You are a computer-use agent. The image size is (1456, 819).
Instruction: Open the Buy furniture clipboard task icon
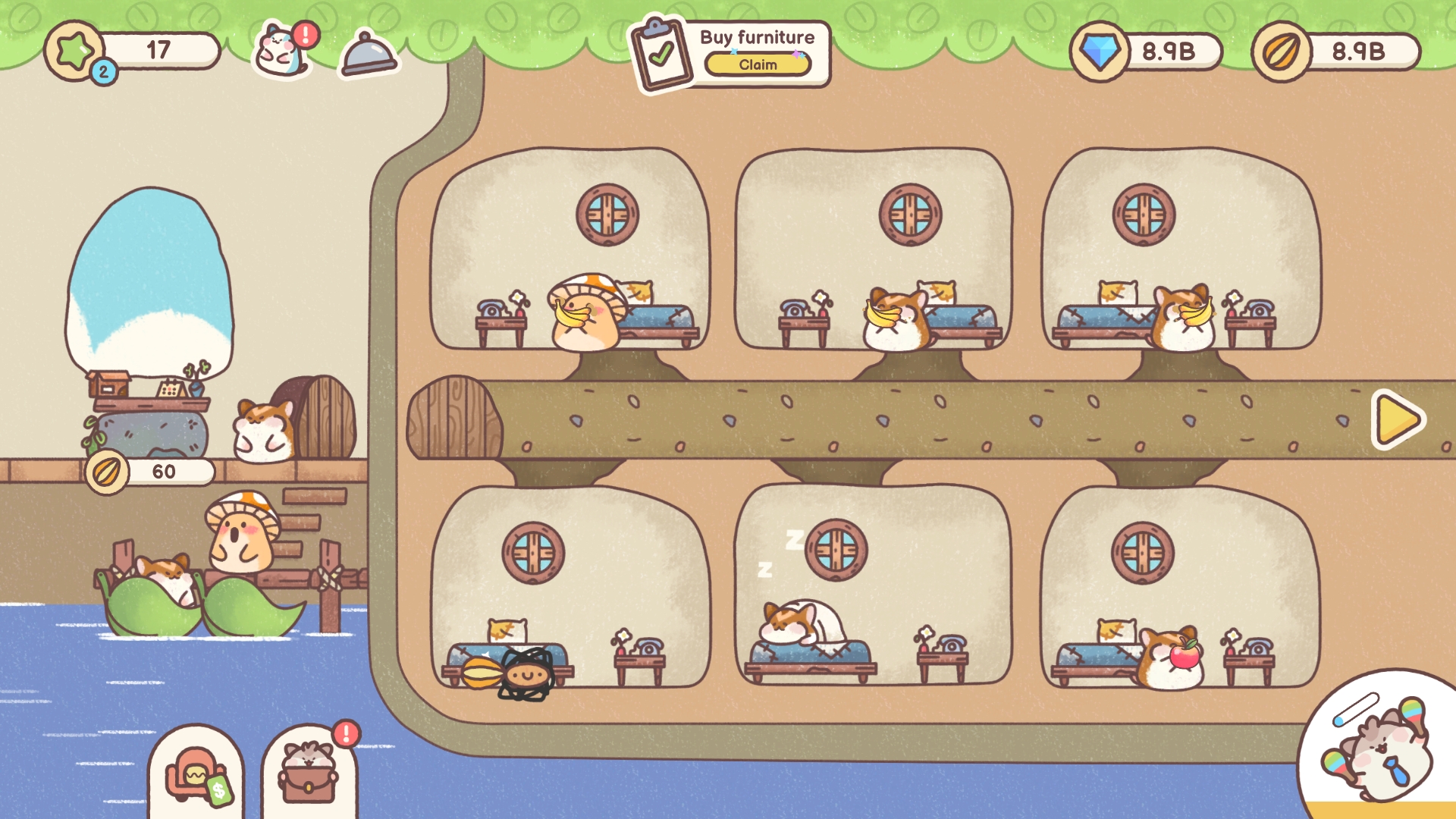(x=662, y=55)
